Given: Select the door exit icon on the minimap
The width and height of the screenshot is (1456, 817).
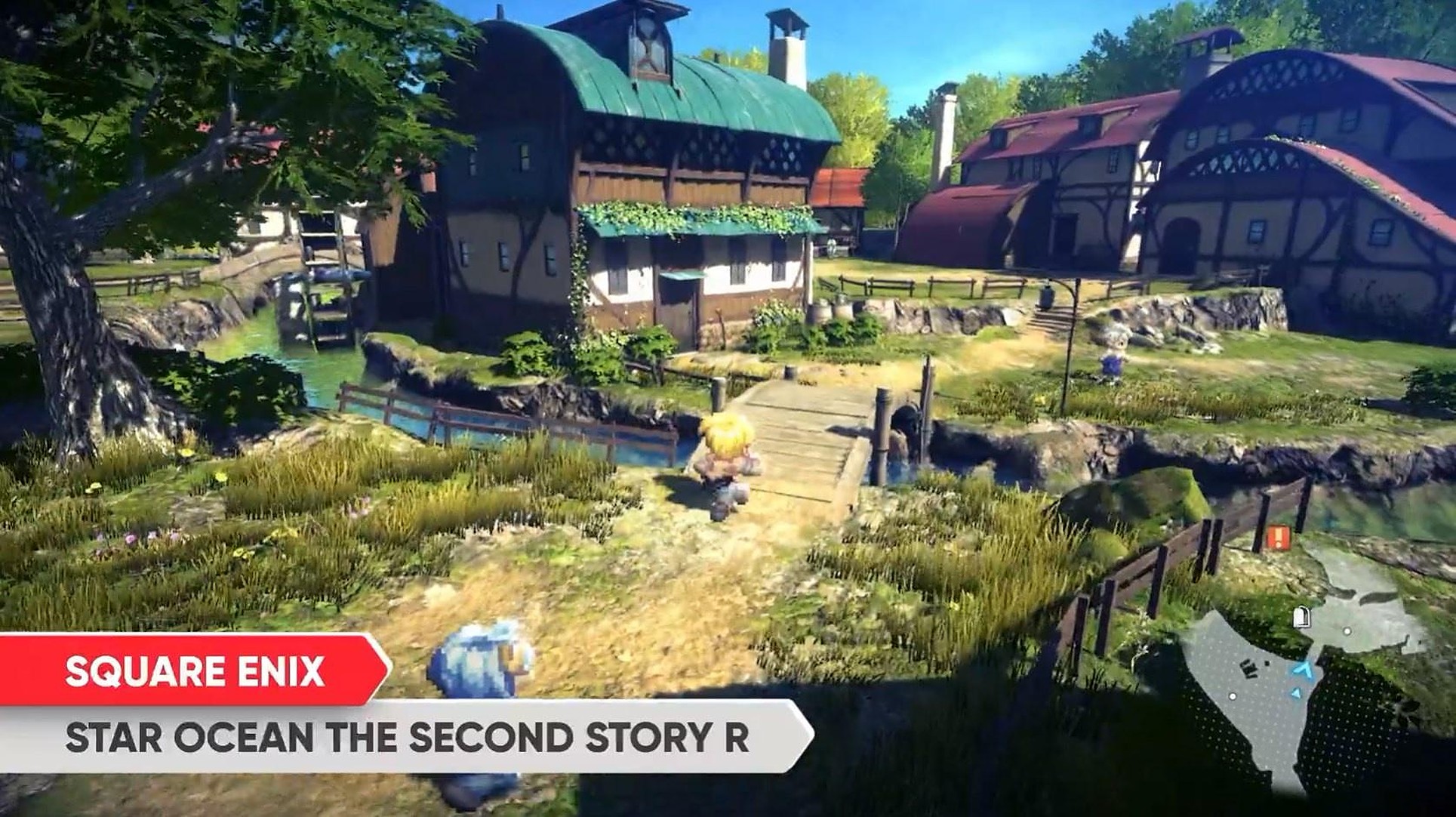Looking at the screenshot, I should click(x=1301, y=616).
